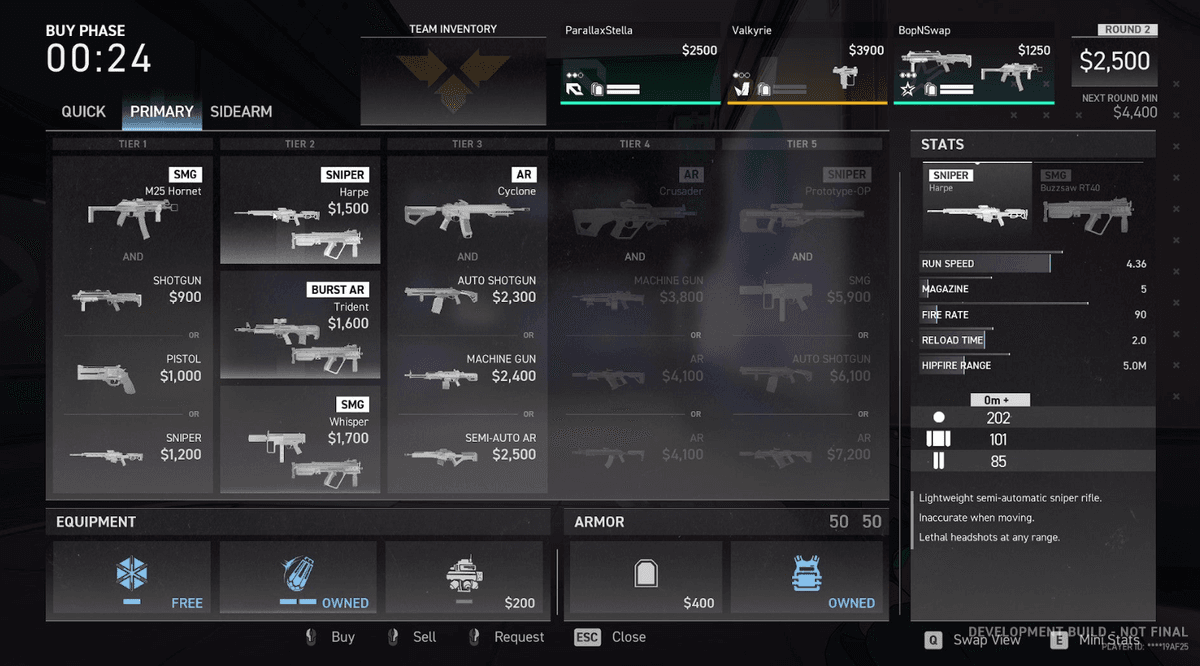Image resolution: width=1200 pixels, height=666 pixels.
Task: Buy the $200 equipment item
Action: coord(465,577)
